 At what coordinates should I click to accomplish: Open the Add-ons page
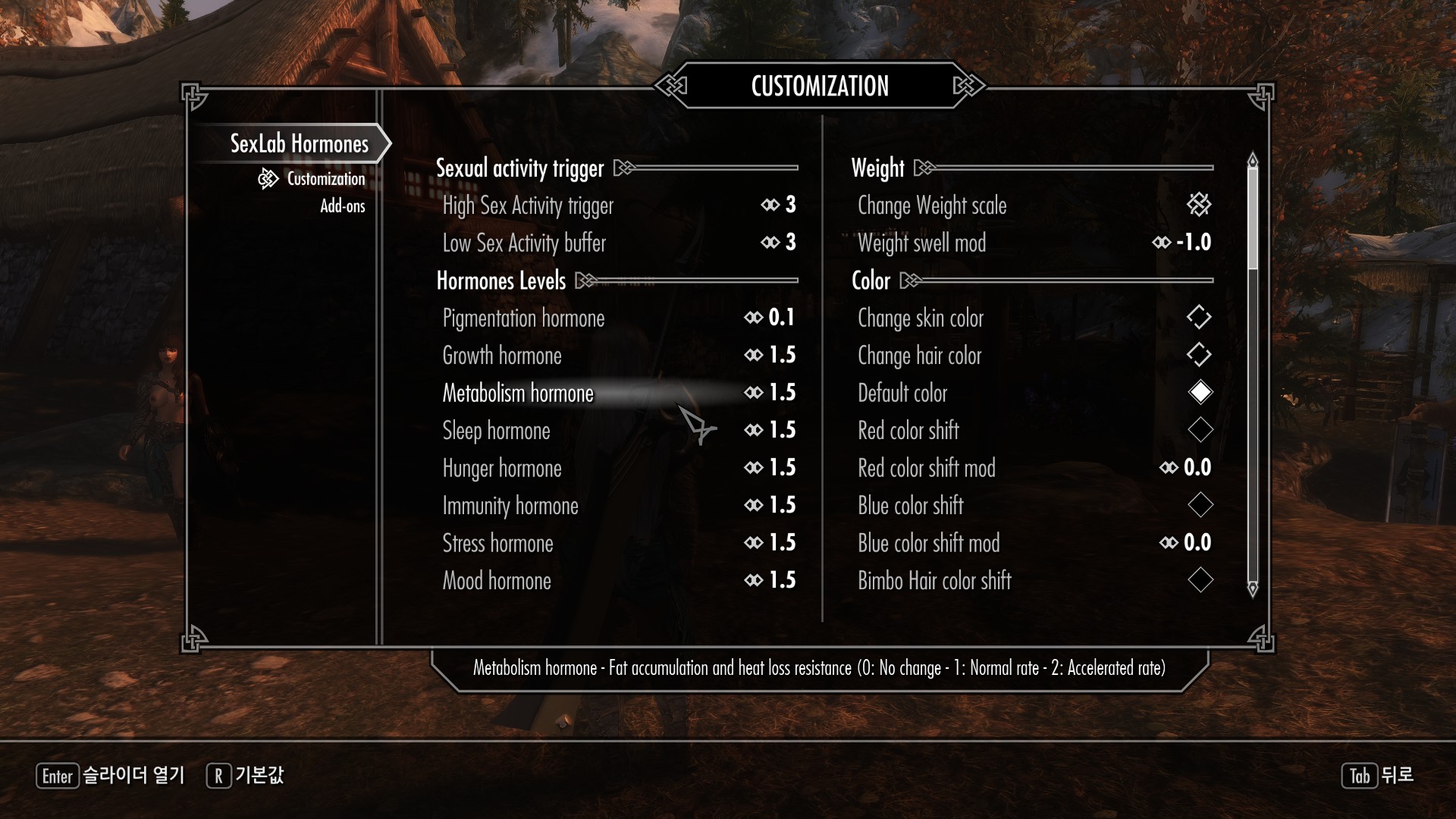click(x=342, y=206)
